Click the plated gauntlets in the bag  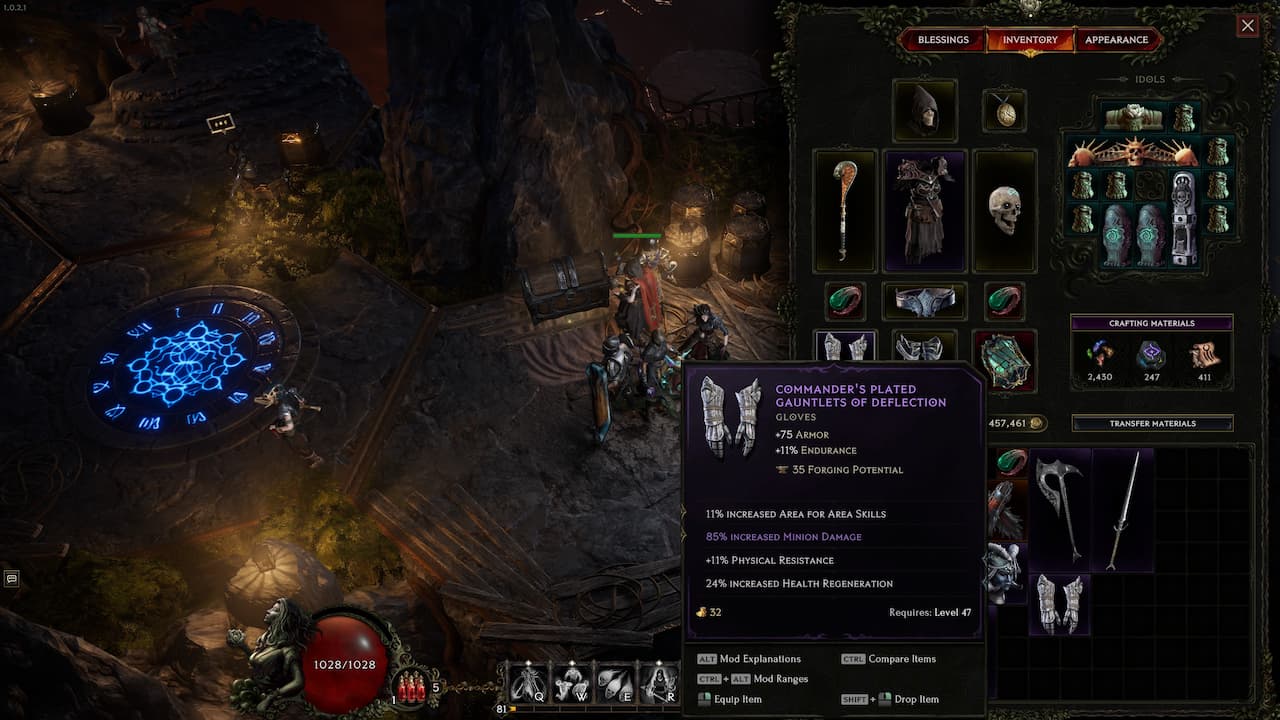(x=1060, y=602)
